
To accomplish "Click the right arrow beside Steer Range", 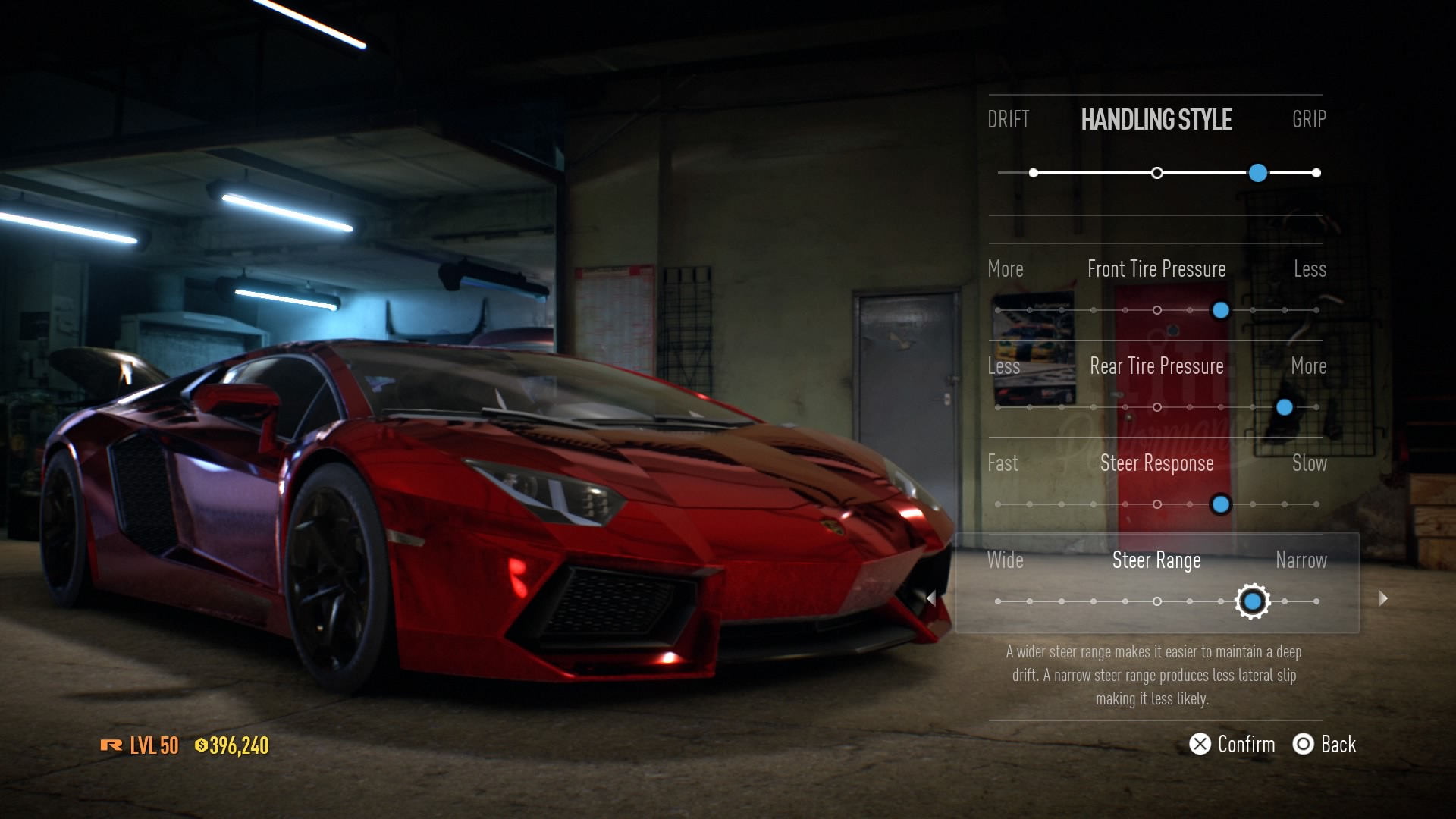I will click(1383, 598).
